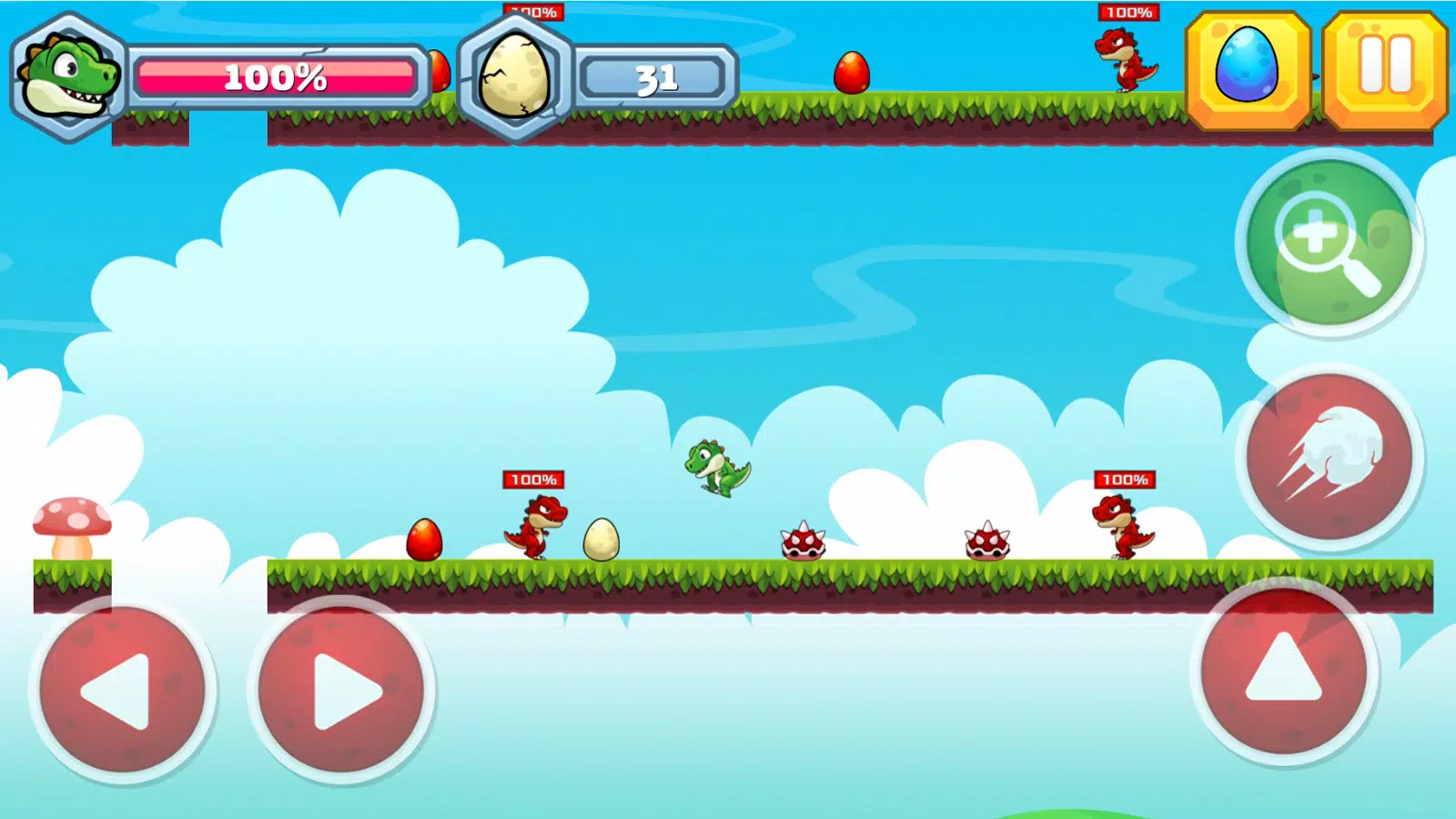Tap the red dinosaur enemy on the lower platform
This screenshot has width=1456, height=819.
(x=535, y=526)
